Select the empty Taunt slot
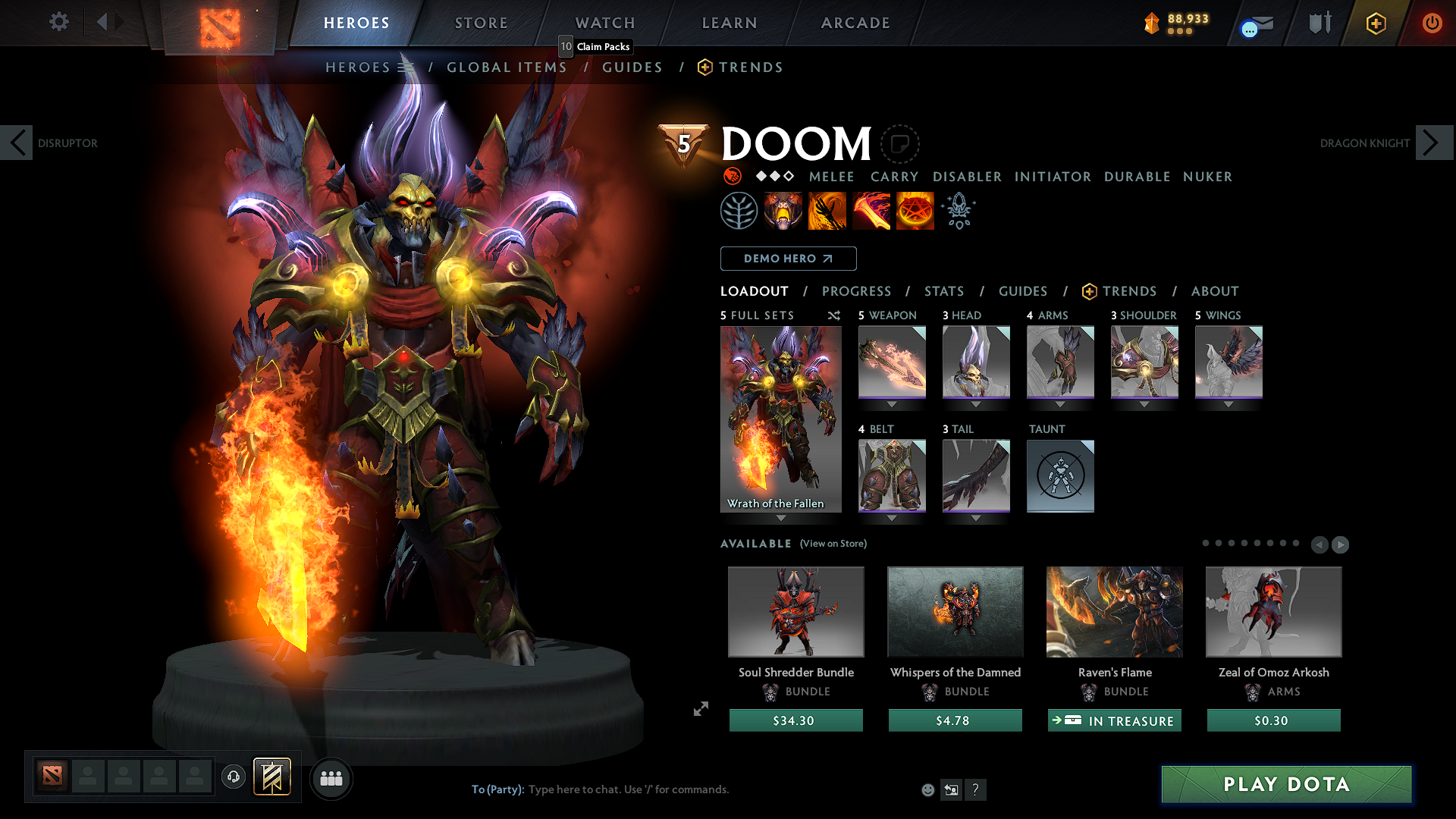The width and height of the screenshot is (1456, 819). click(1060, 475)
